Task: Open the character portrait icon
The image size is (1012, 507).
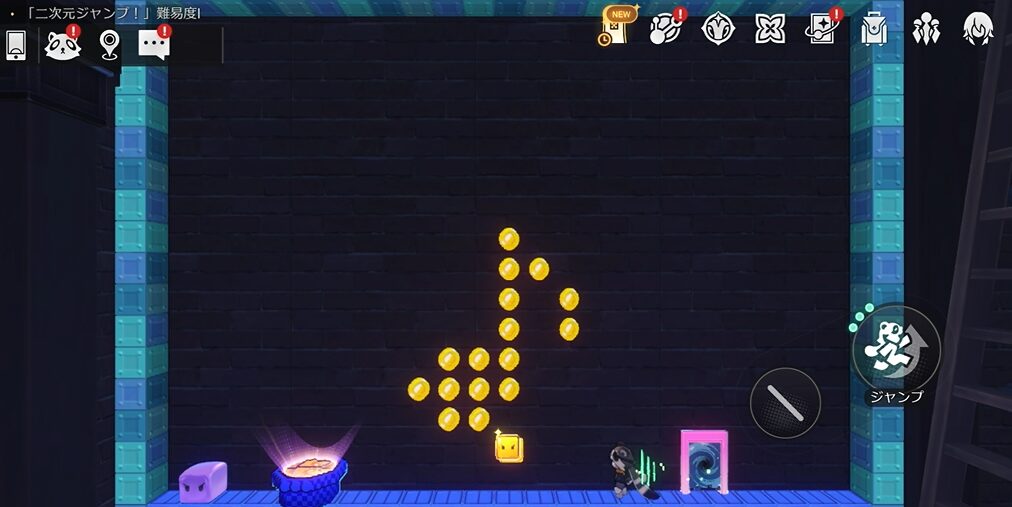Action: 977,28
